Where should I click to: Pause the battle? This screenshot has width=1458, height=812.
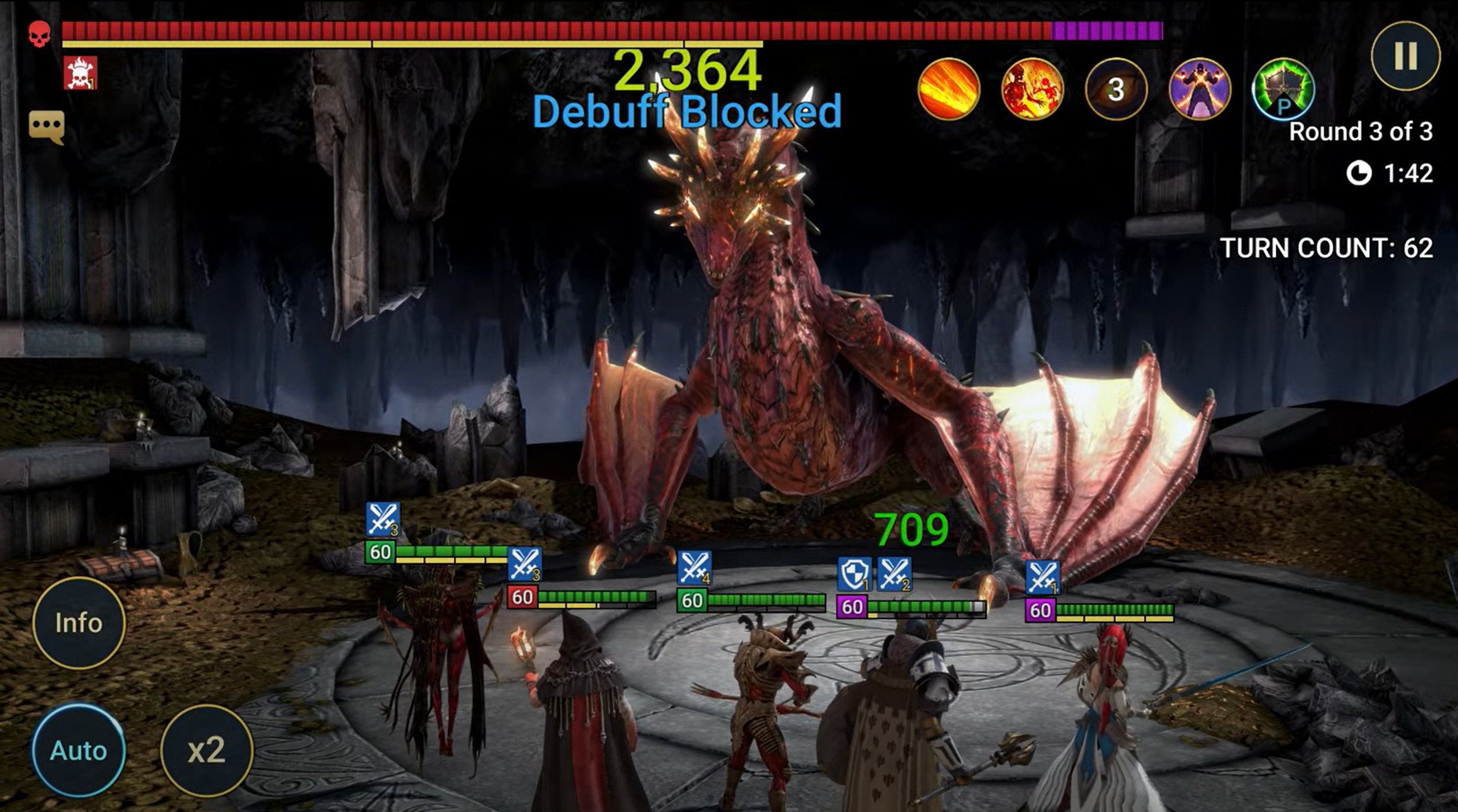click(1405, 56)
